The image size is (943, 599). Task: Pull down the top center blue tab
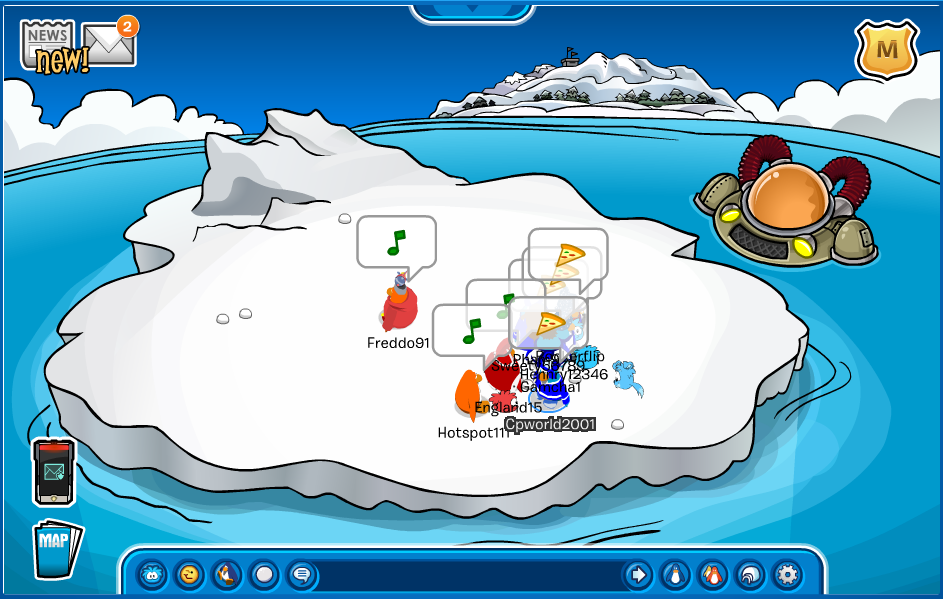click(470, 12)
